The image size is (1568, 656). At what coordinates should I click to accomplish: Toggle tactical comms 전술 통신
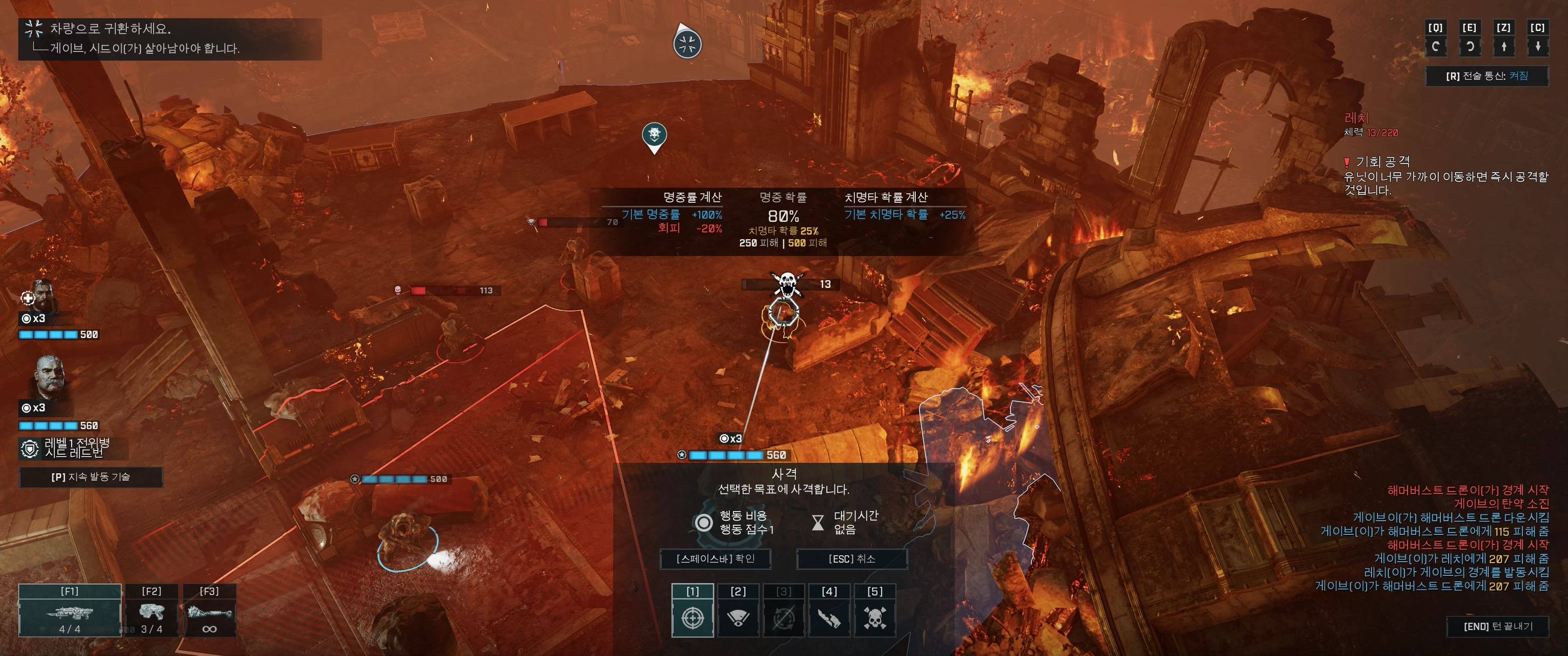click(x=1486, y=76)
